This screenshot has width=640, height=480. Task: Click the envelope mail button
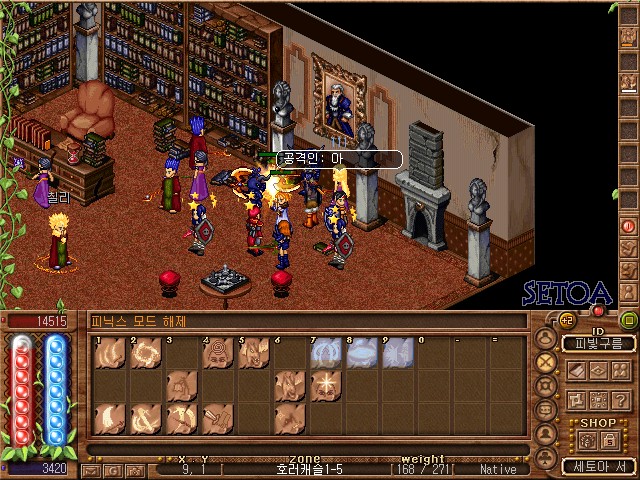pyautogui.click(x=91, y=469)
